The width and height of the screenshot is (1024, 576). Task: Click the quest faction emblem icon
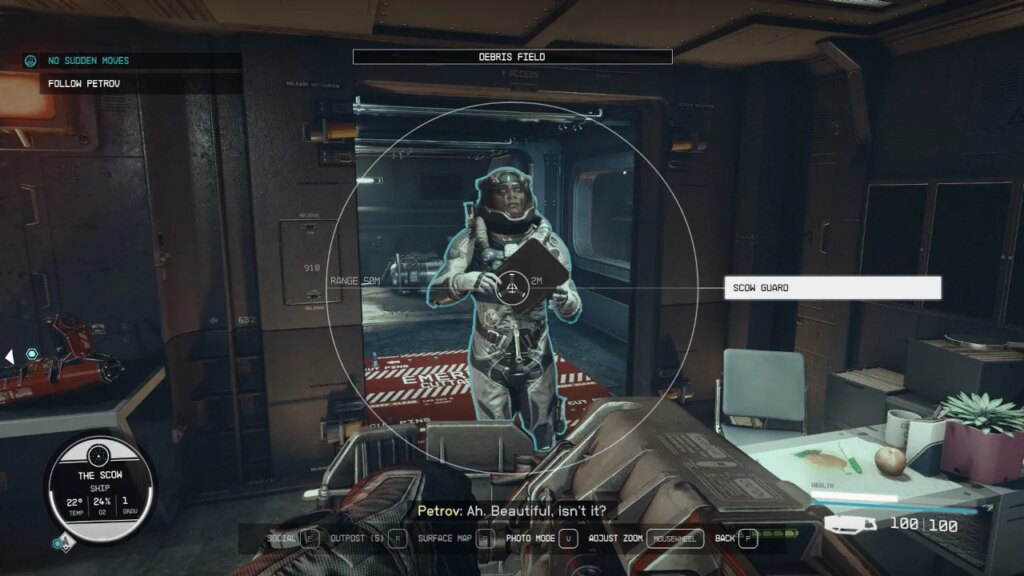(x=32, y=61)
